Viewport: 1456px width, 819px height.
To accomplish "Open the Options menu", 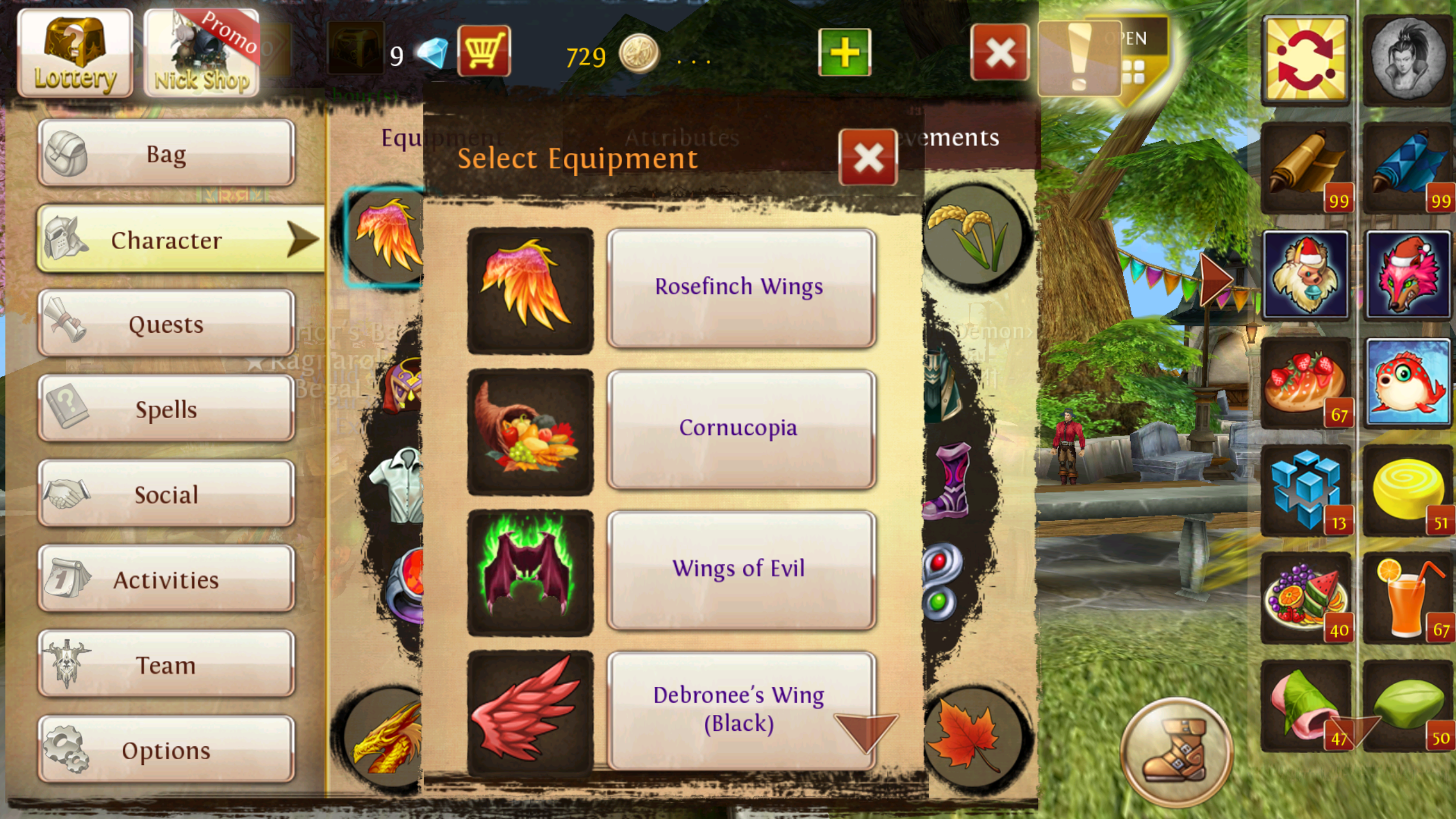I will 166,750.
